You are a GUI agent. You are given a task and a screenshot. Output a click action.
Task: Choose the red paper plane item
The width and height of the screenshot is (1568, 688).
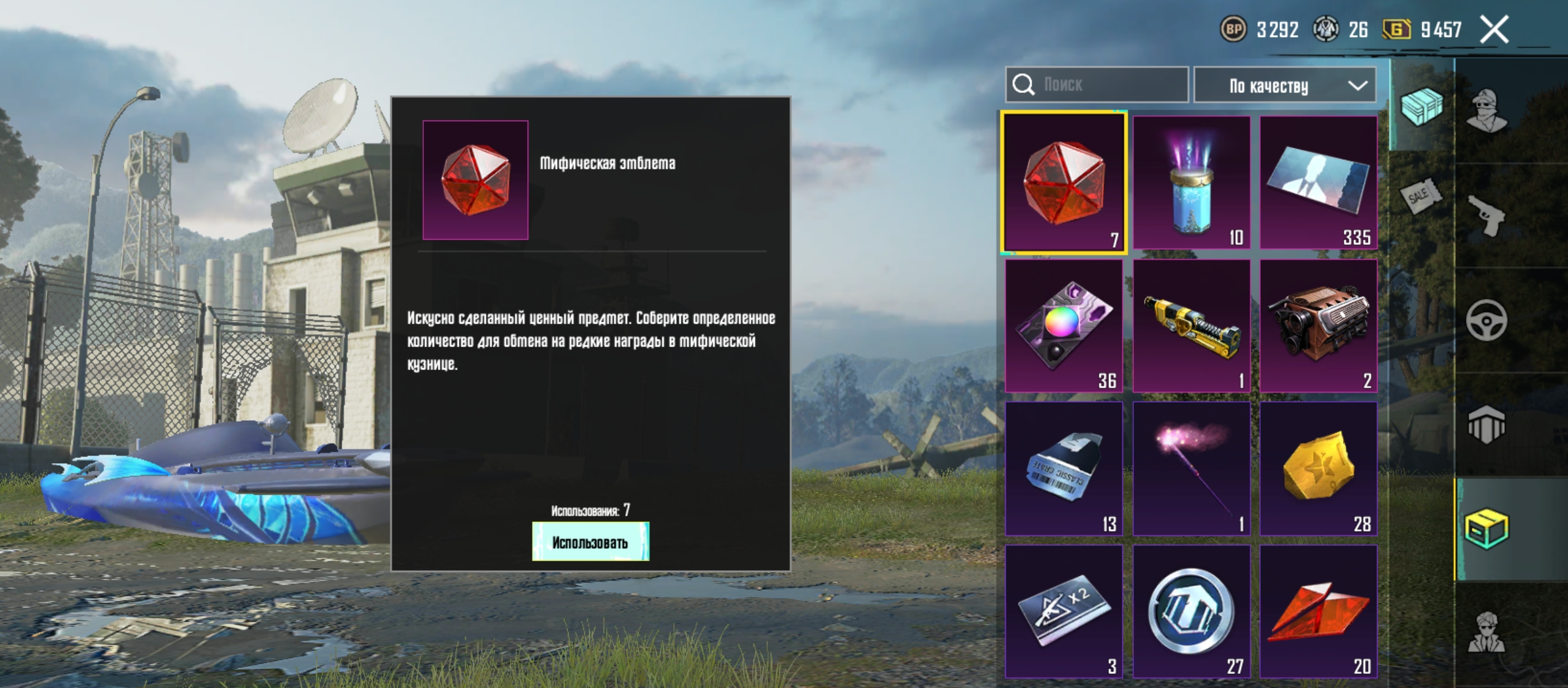(x=1318, y=611)
